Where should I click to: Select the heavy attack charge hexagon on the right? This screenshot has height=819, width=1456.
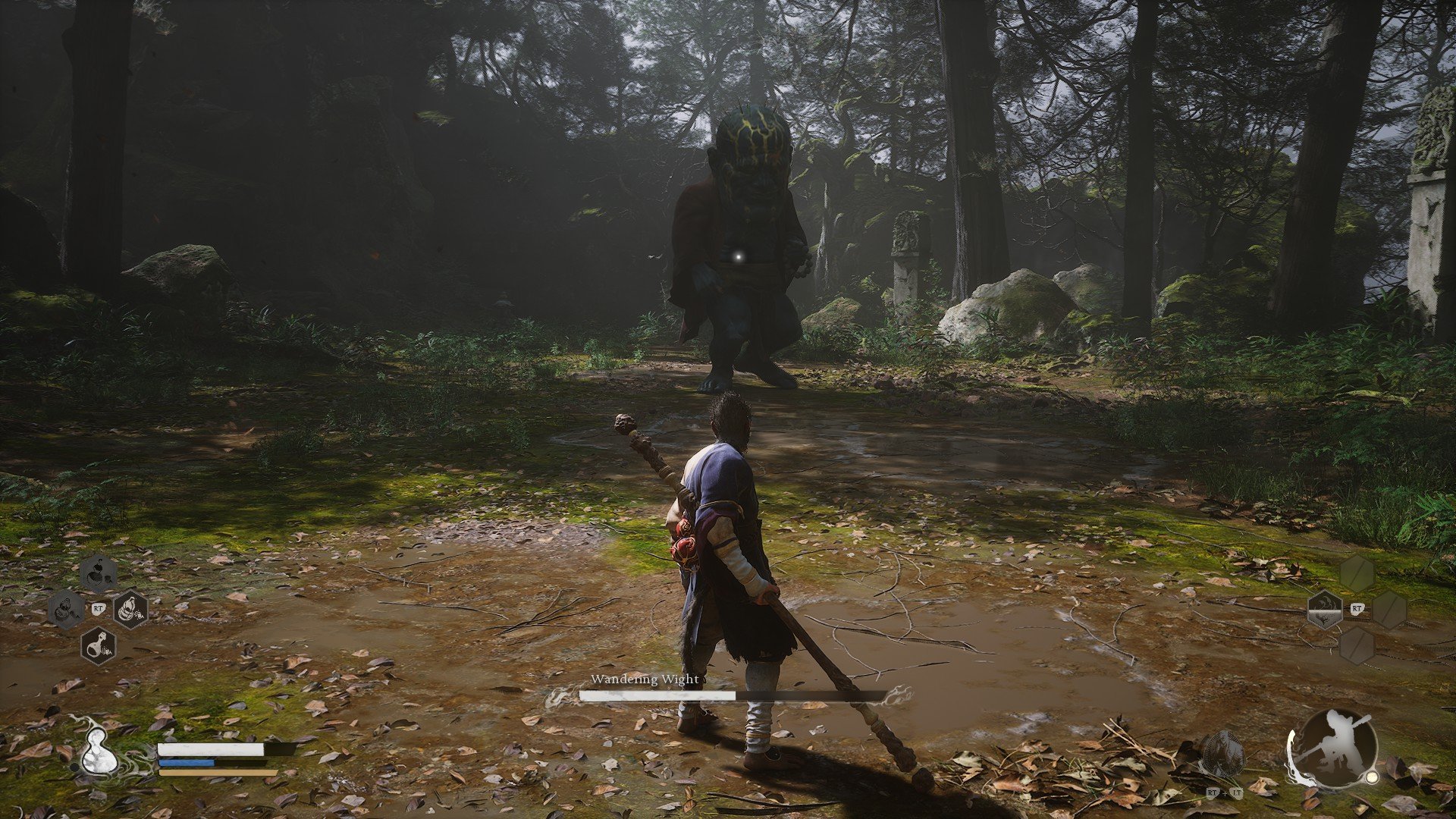[1325, 609]
